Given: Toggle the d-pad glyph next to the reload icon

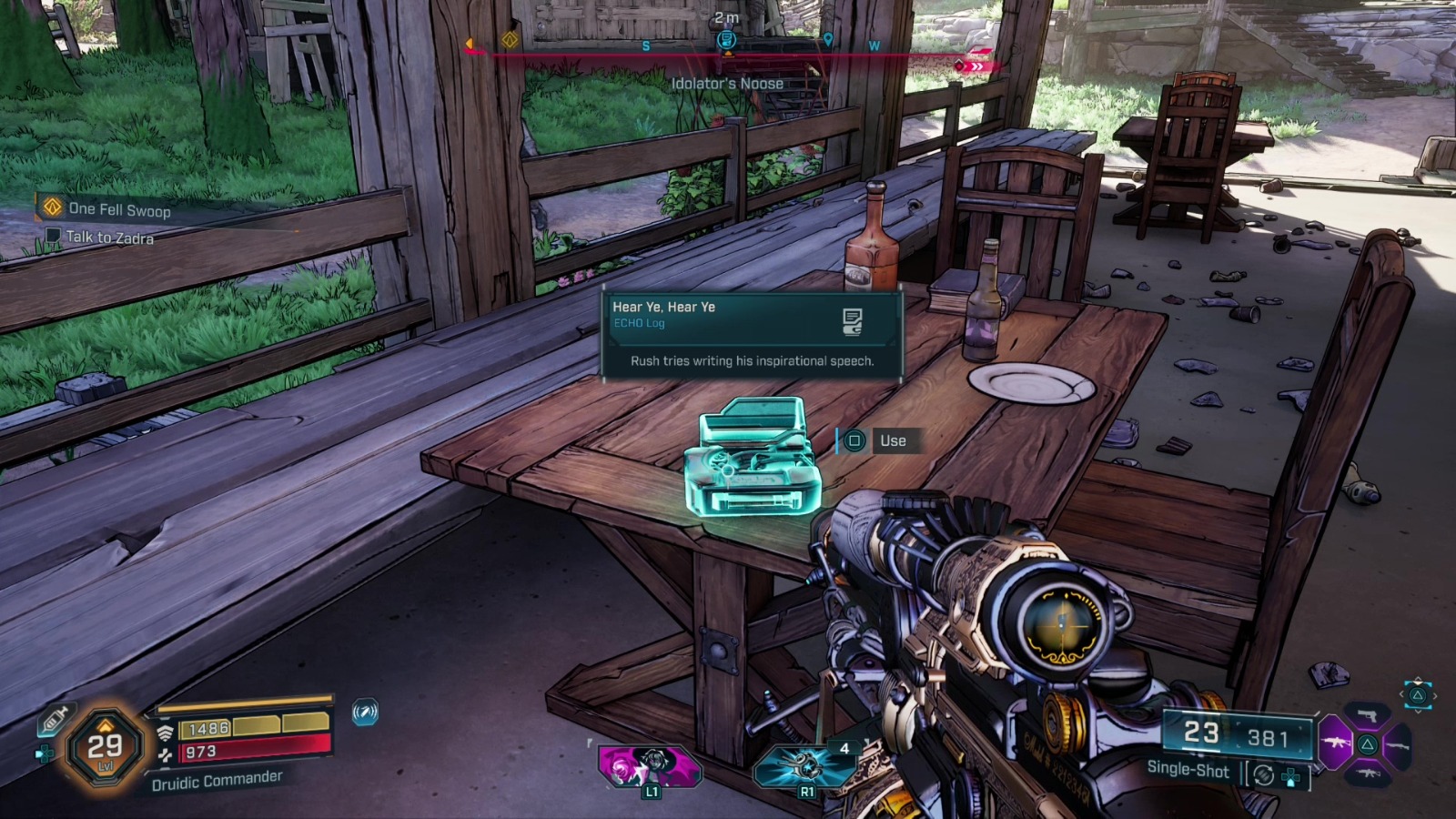Looking at the screenshot, I should pos(1290,775).
